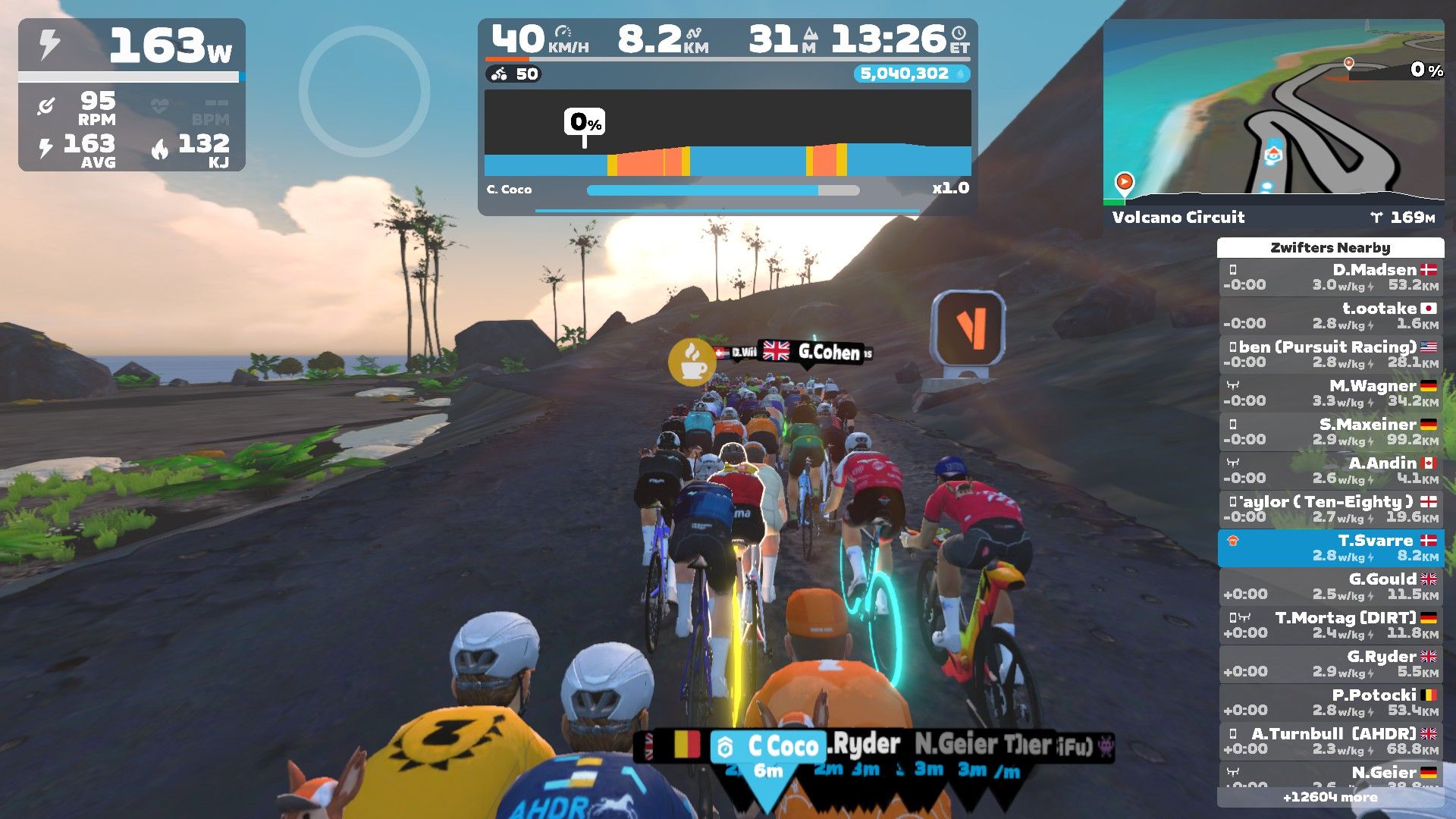Pick S.Maxeiner in the rider list
The height and width of the screenshot is (819, 1456).
coord(1331,432)
